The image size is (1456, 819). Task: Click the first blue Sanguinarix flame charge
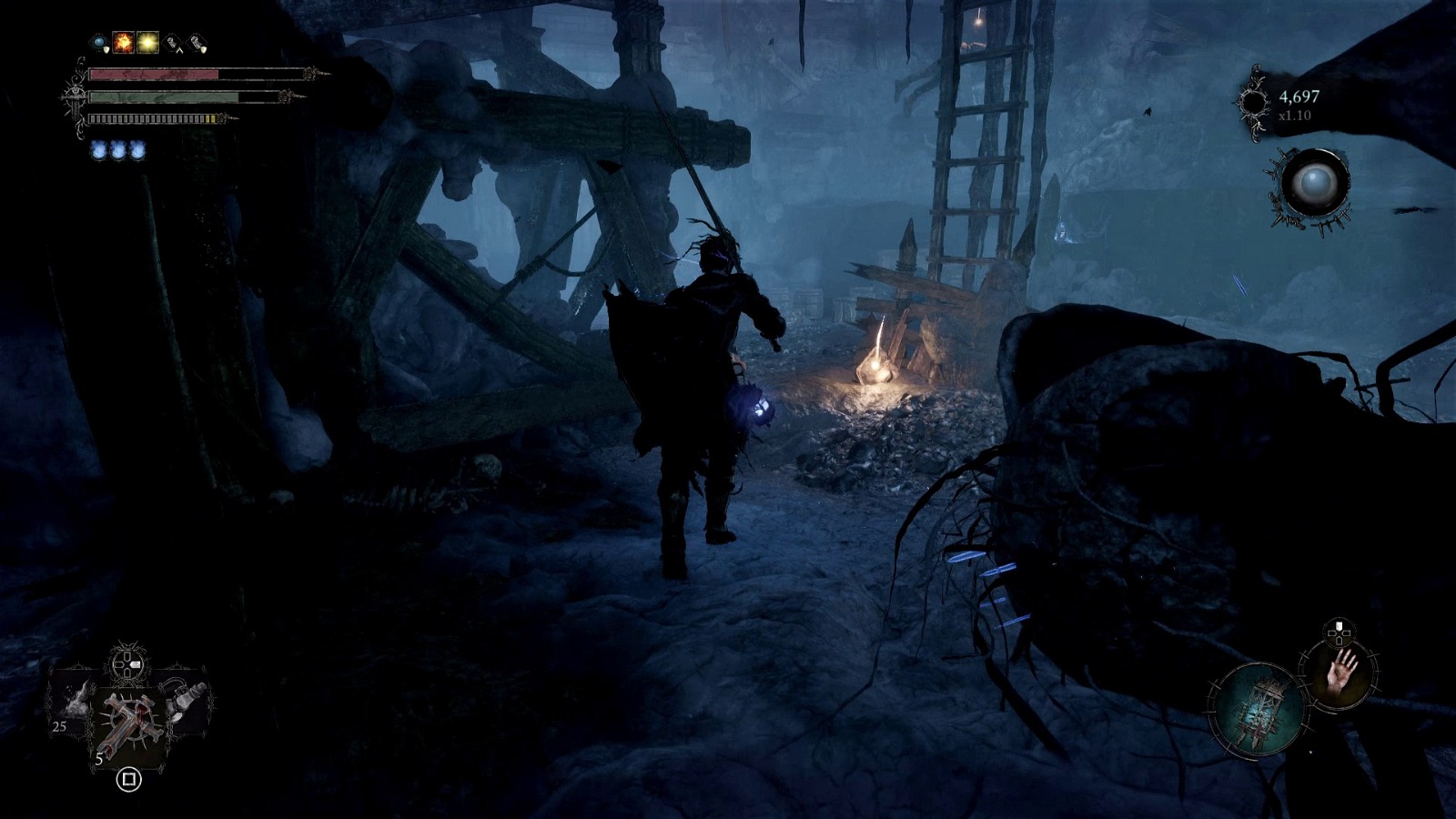(99, 151)
